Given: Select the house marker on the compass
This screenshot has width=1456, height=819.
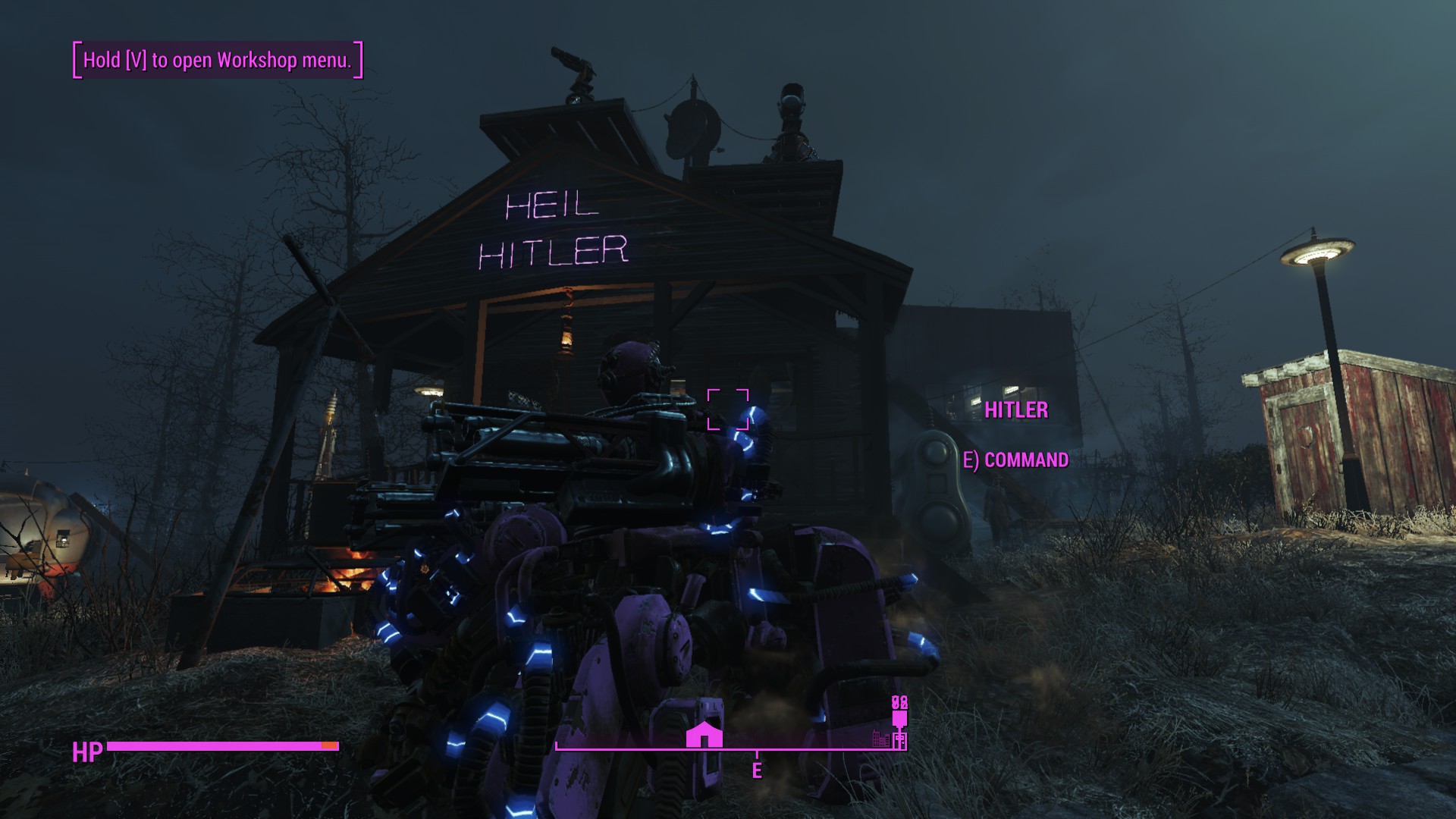Looking at the screenshot, I should point(704,735).
